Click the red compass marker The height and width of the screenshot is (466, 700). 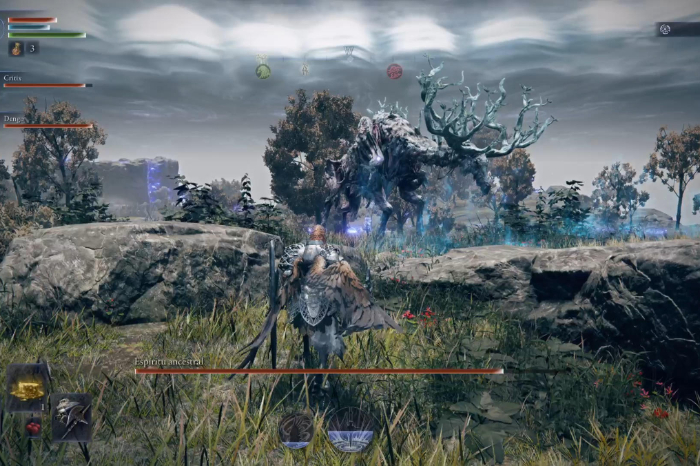click(394, 71)
